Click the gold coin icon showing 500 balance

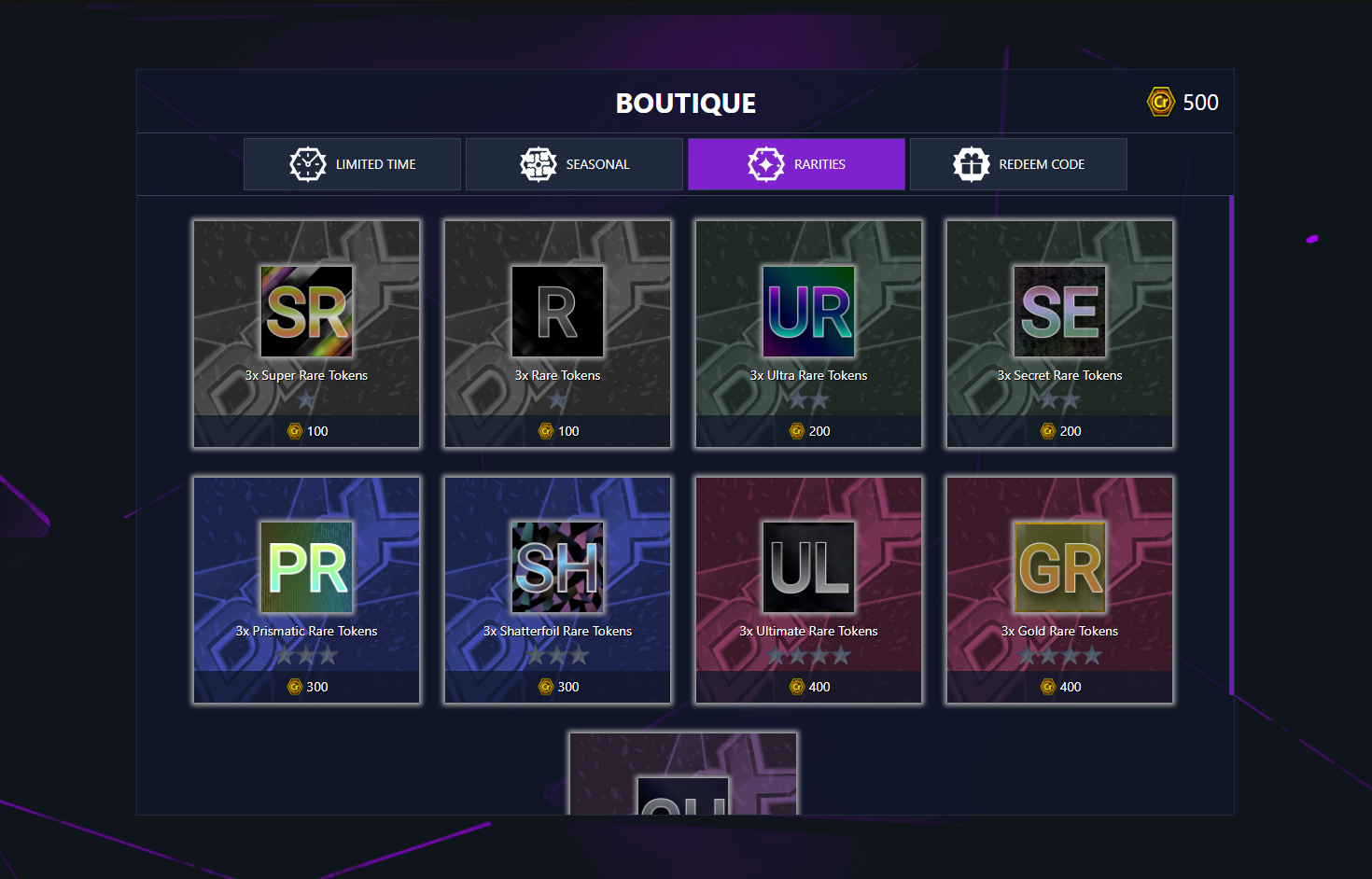click(x=1160, y=102)
